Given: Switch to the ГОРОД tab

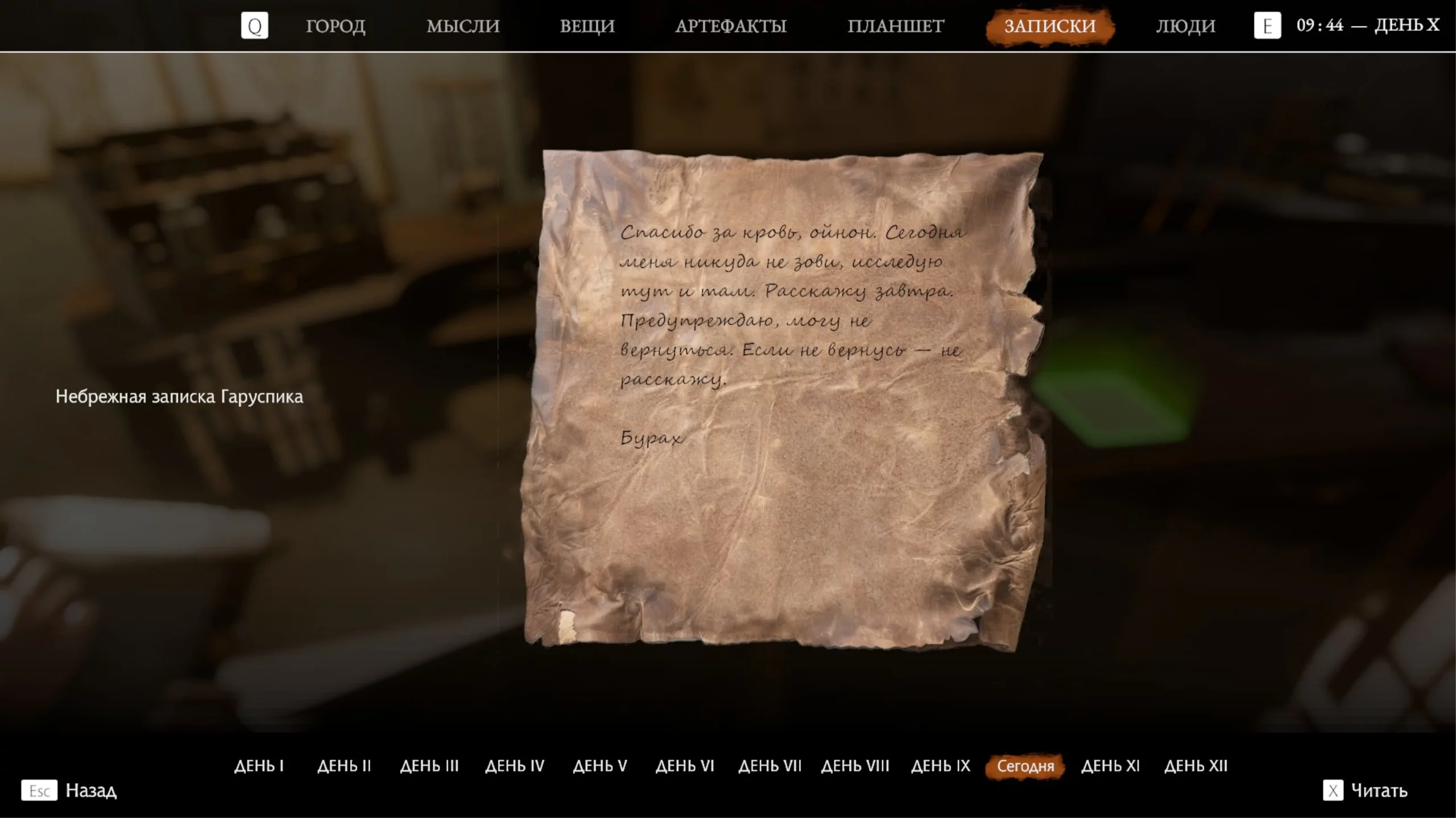Looking at the screenshot, I should click(336, 26).
